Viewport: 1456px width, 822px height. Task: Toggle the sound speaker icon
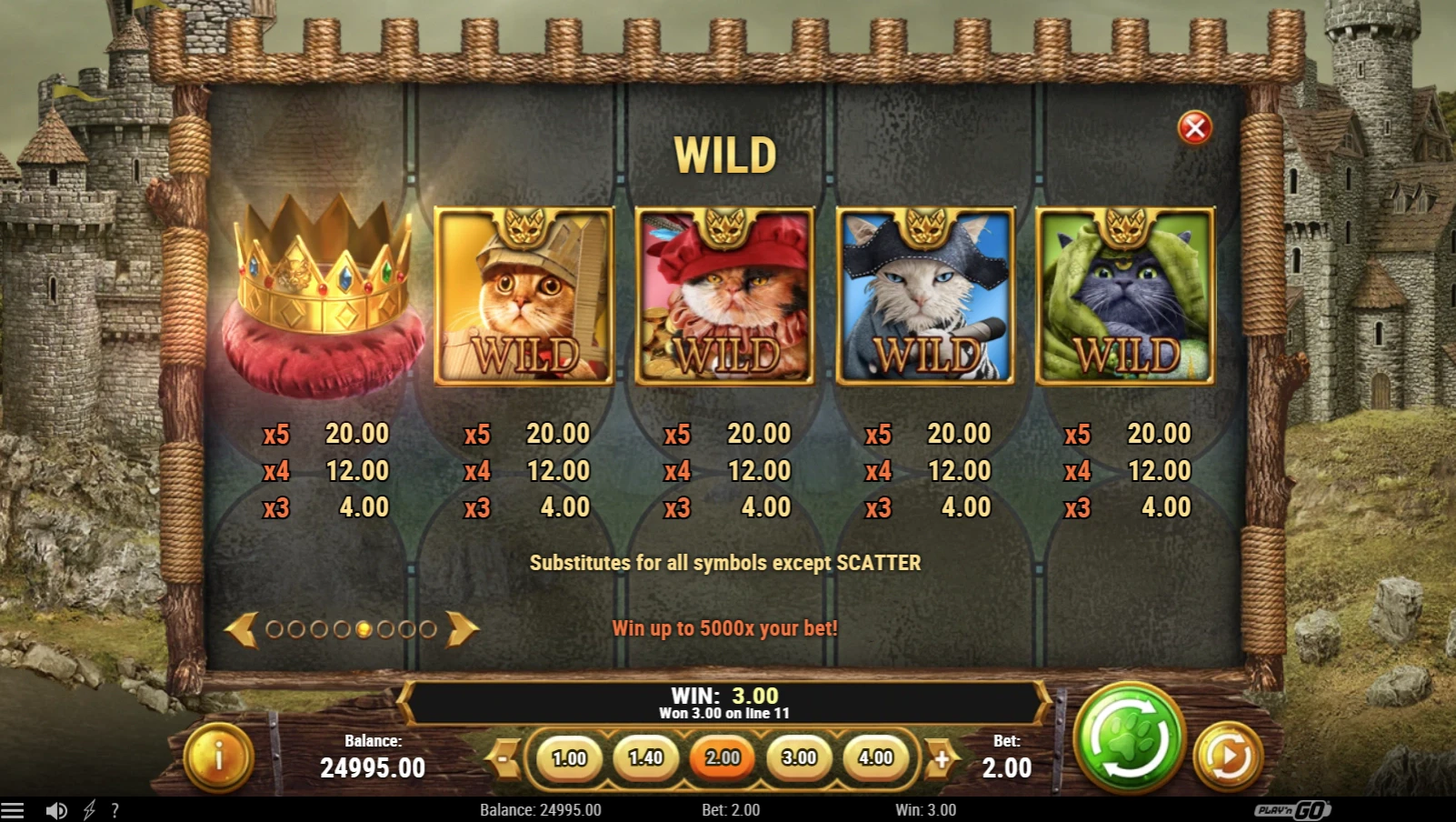[x=56, y=810]
